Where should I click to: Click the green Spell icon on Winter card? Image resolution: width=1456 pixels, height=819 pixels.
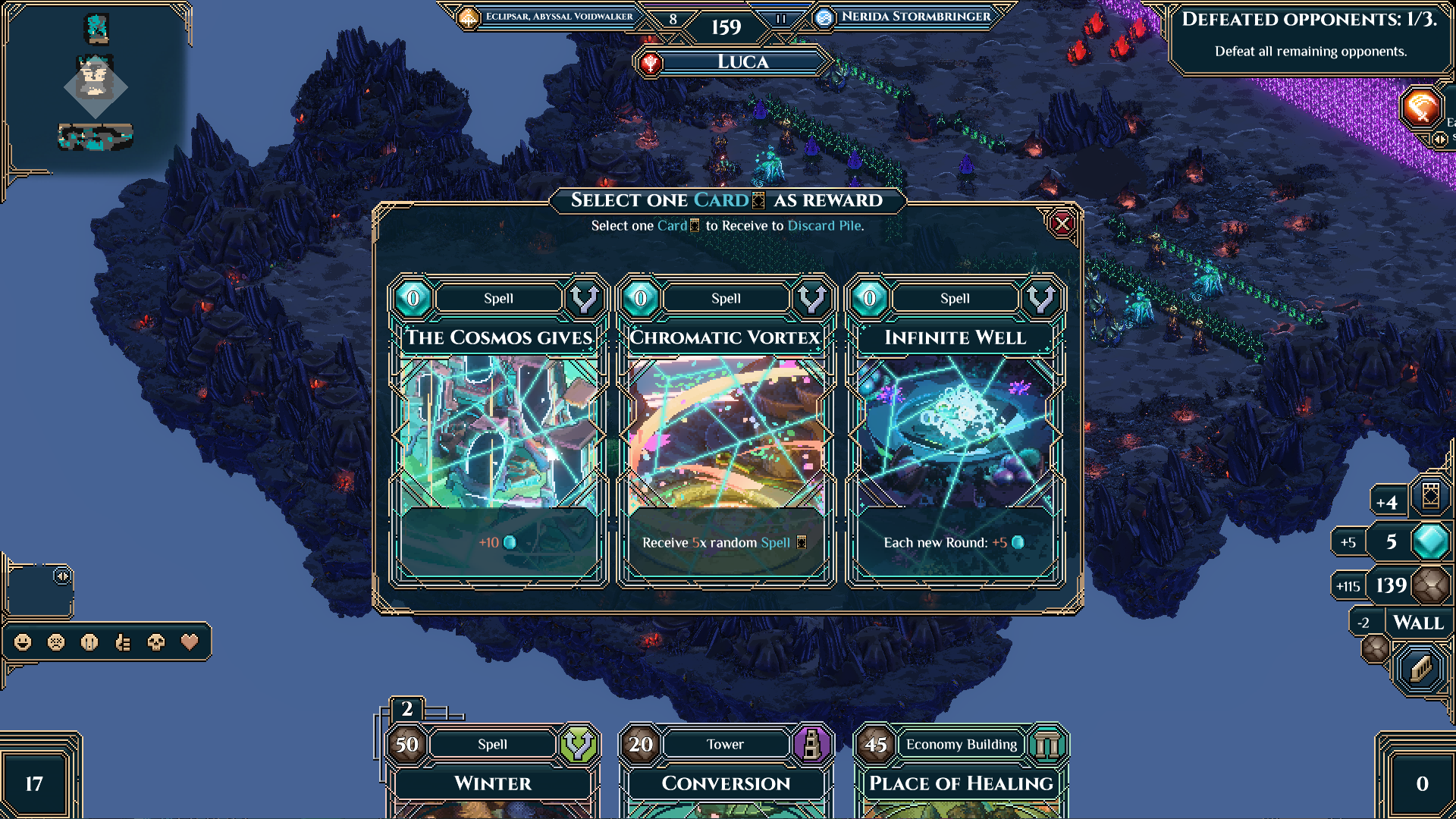578,745
